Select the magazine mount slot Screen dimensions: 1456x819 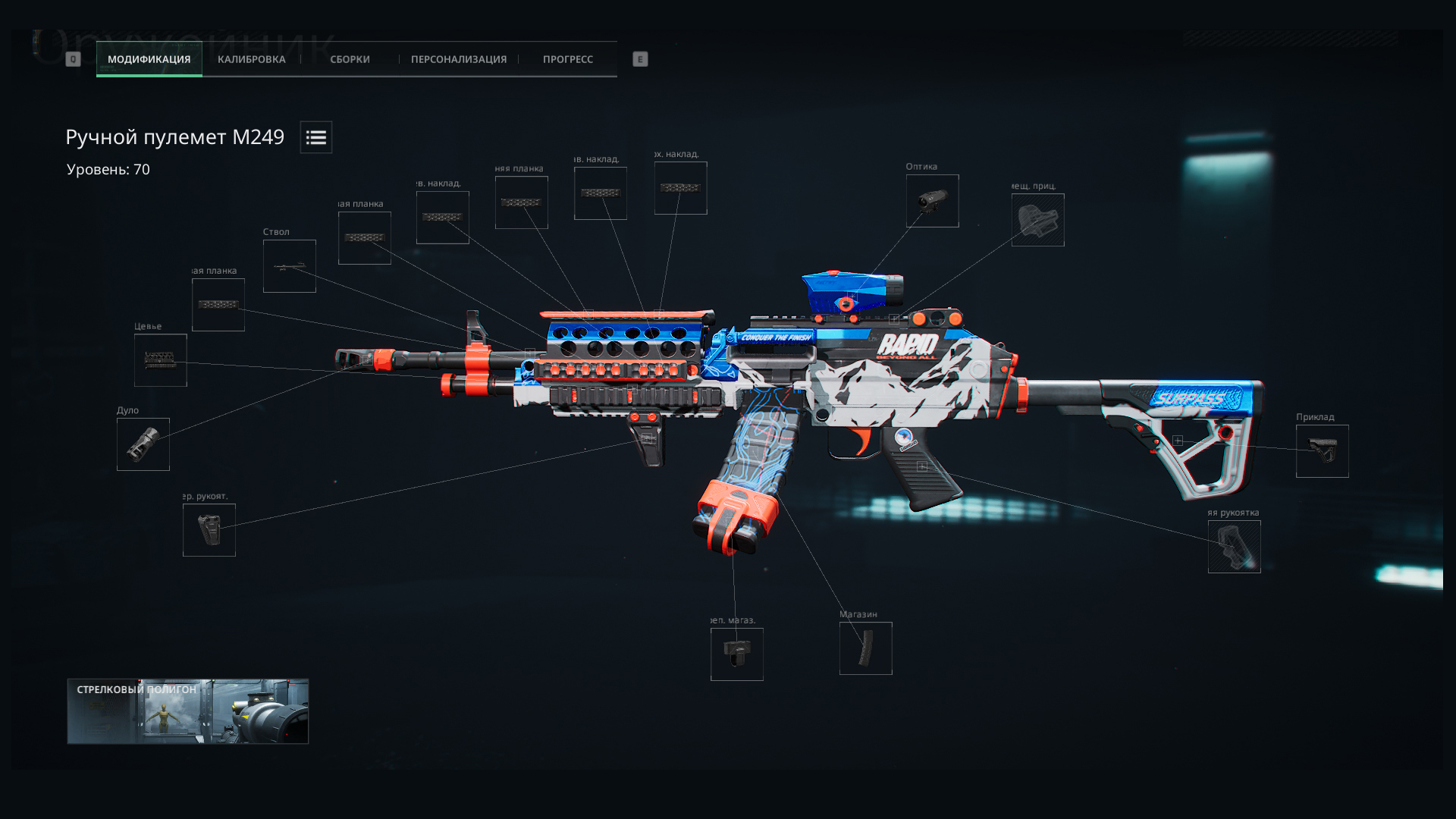[736, 654]
